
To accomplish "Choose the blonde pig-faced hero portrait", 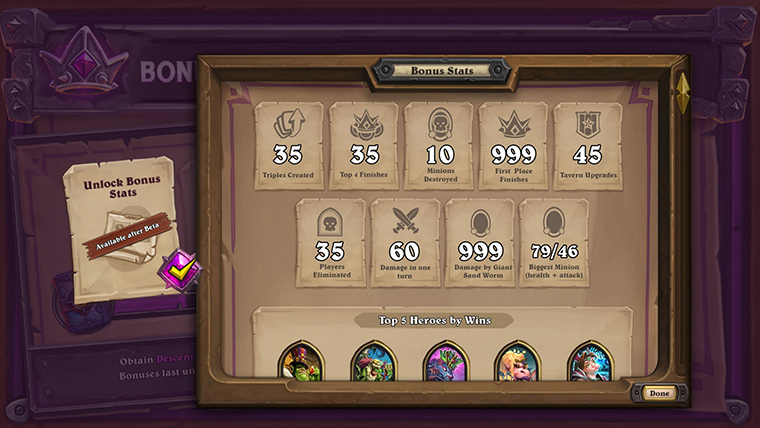I will [517, 363].
